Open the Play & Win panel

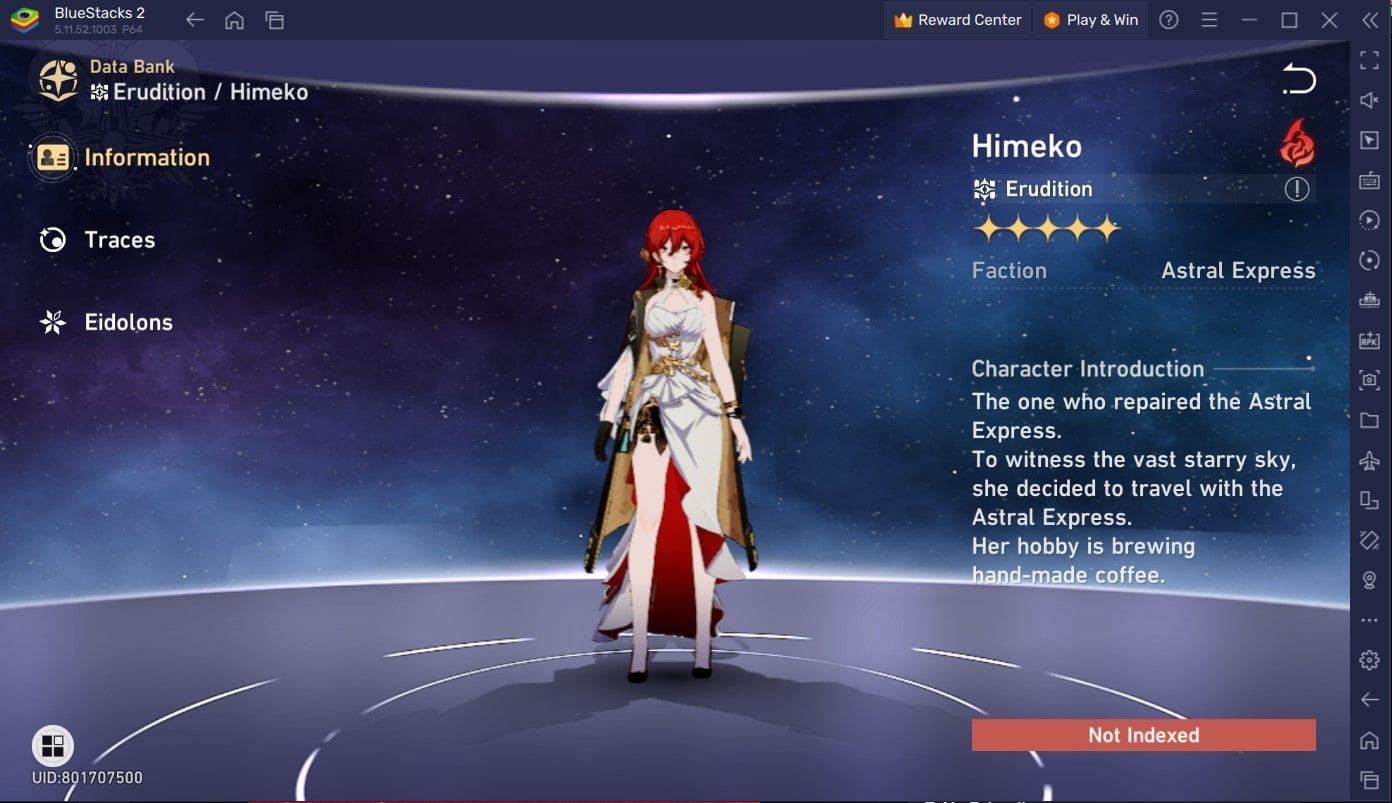1091,20
